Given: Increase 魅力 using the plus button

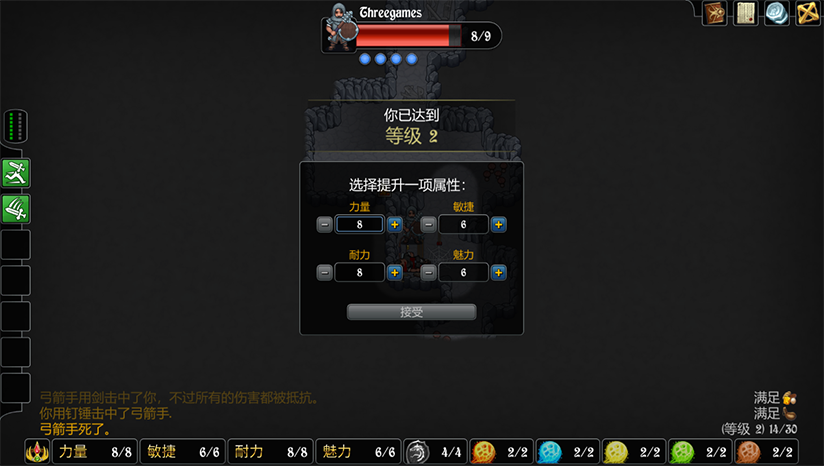Looking at the screenshot, I should point(498,272).
